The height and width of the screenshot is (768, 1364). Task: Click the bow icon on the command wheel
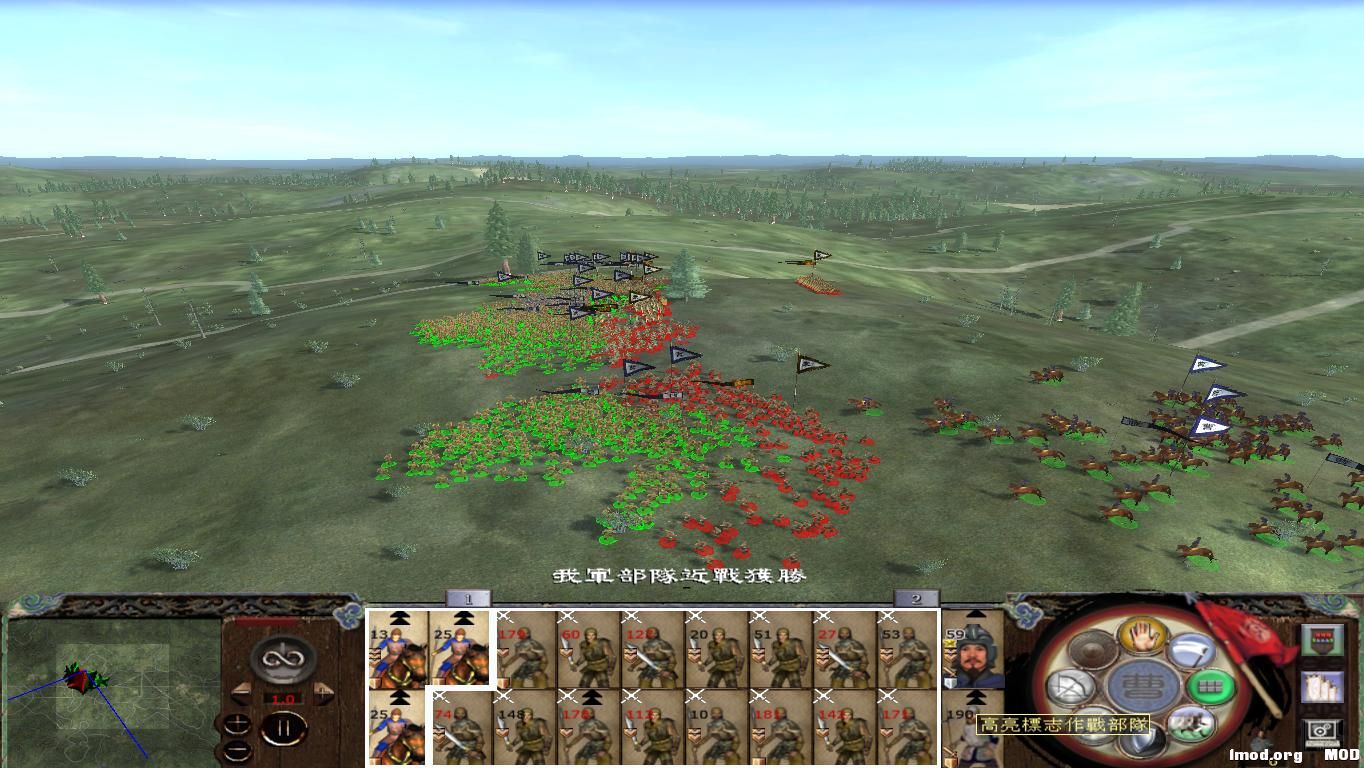point(1069,688)
